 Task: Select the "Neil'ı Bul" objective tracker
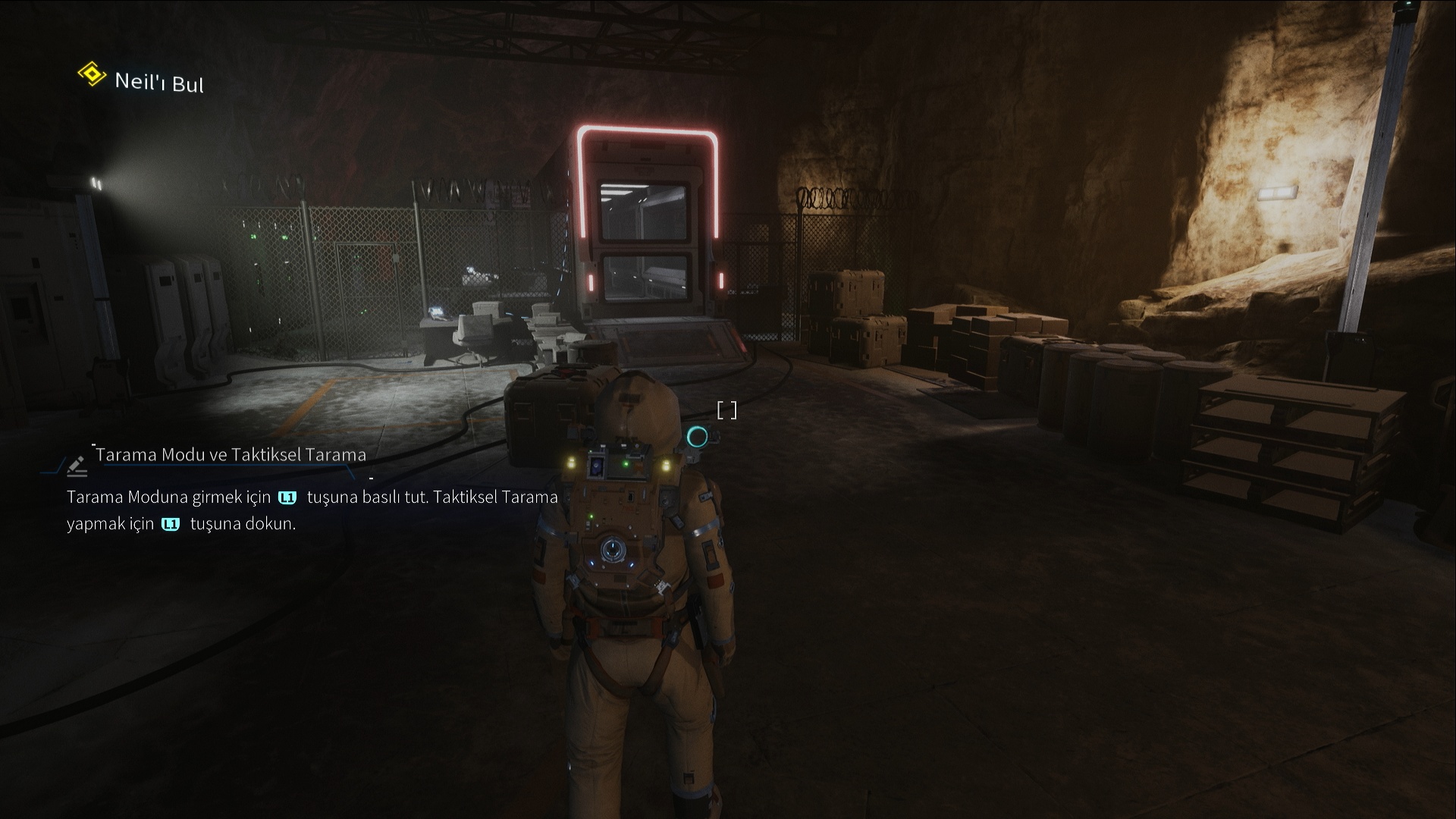pyautogui.click(x=158, y=81)
